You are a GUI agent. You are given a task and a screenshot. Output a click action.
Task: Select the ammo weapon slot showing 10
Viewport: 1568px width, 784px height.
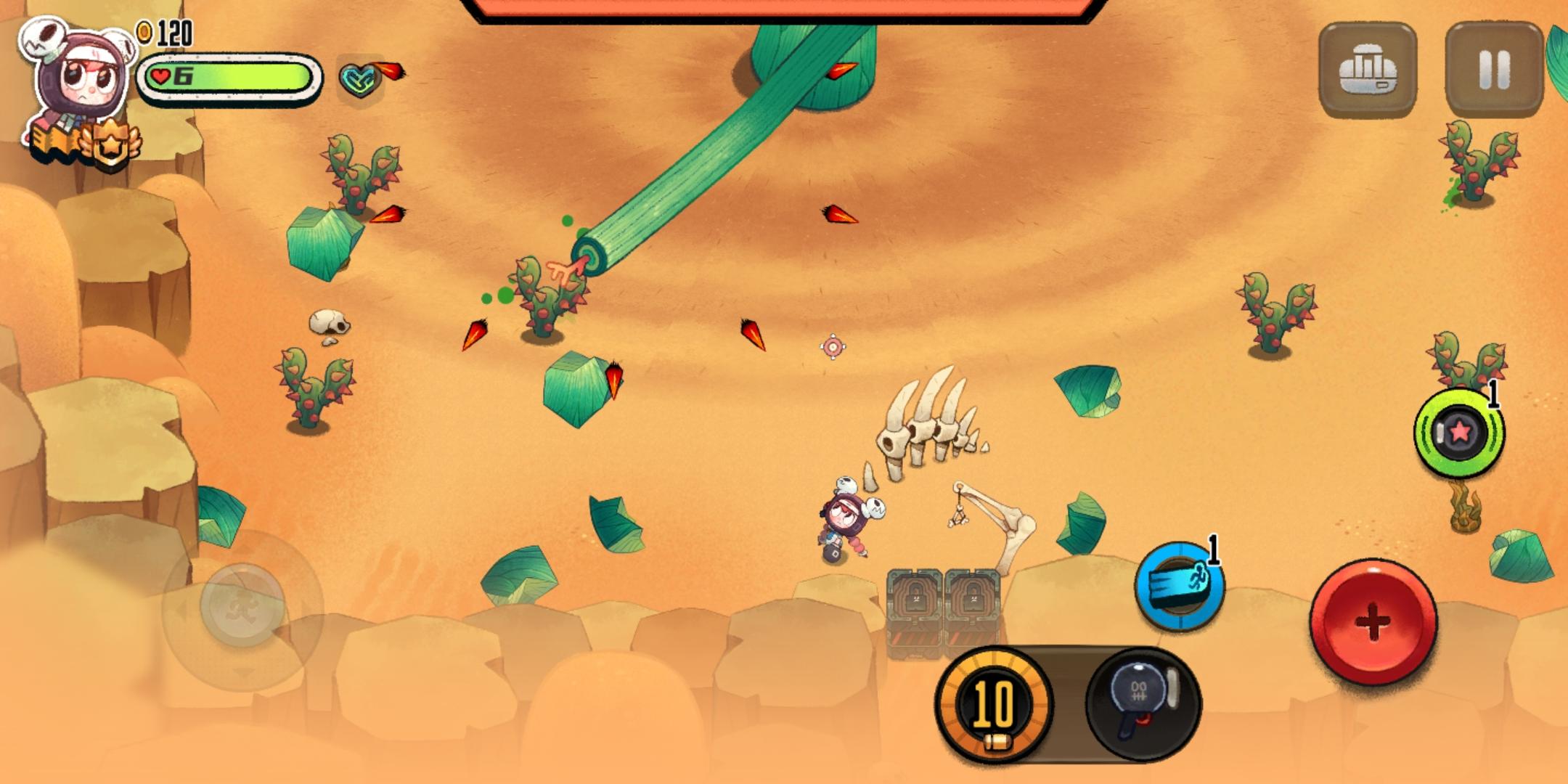[x=993, y=704]
